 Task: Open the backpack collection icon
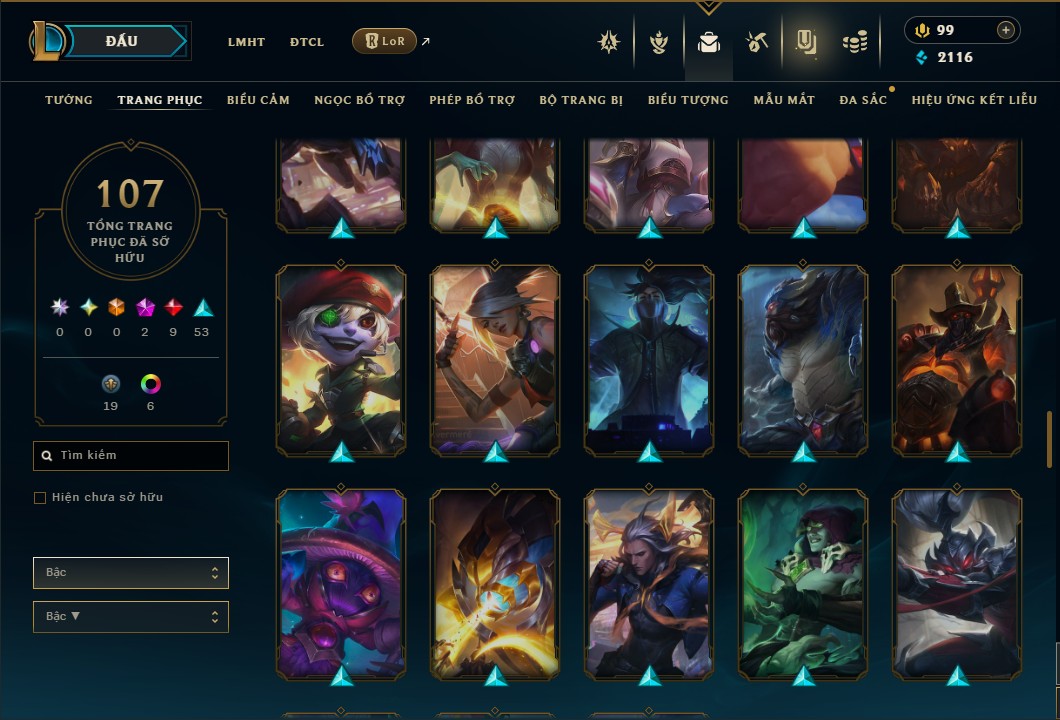click(709, 42)
